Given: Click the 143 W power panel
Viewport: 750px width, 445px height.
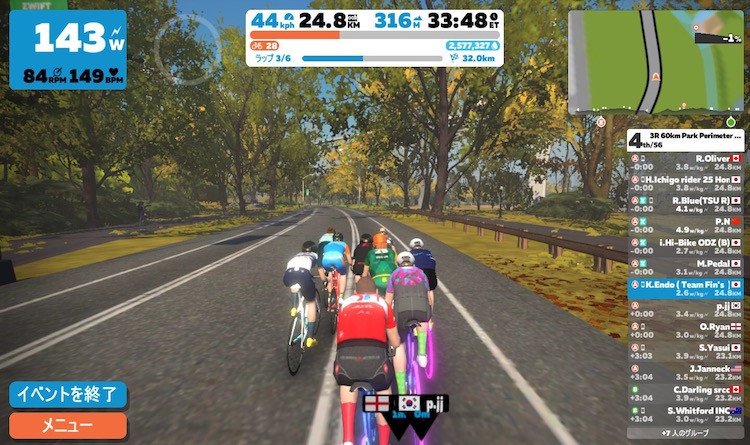Looking at the screenshot, I should (68, 50).
